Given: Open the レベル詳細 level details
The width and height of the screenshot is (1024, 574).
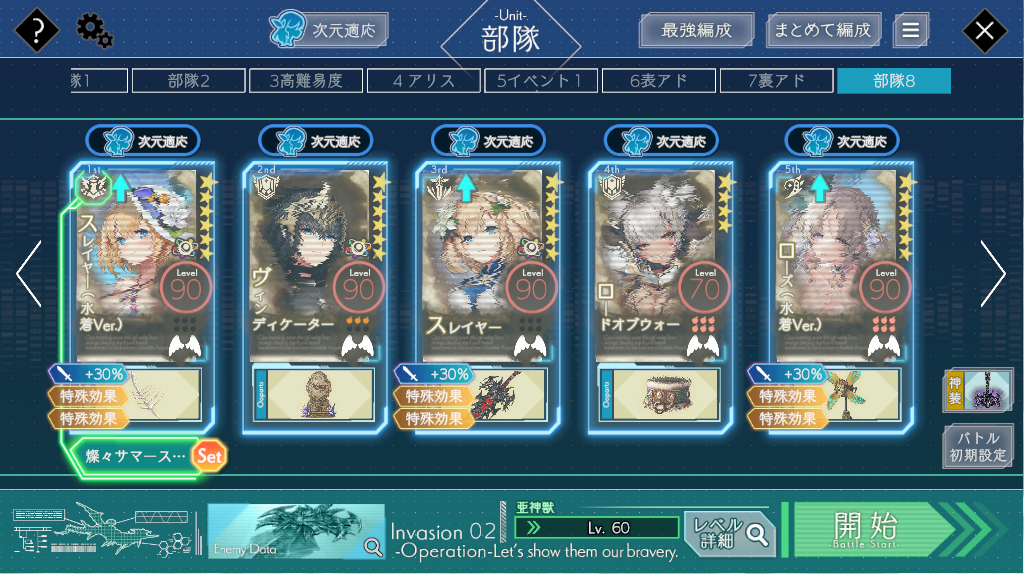Looking at the screenshot, I should pos(730,534).
